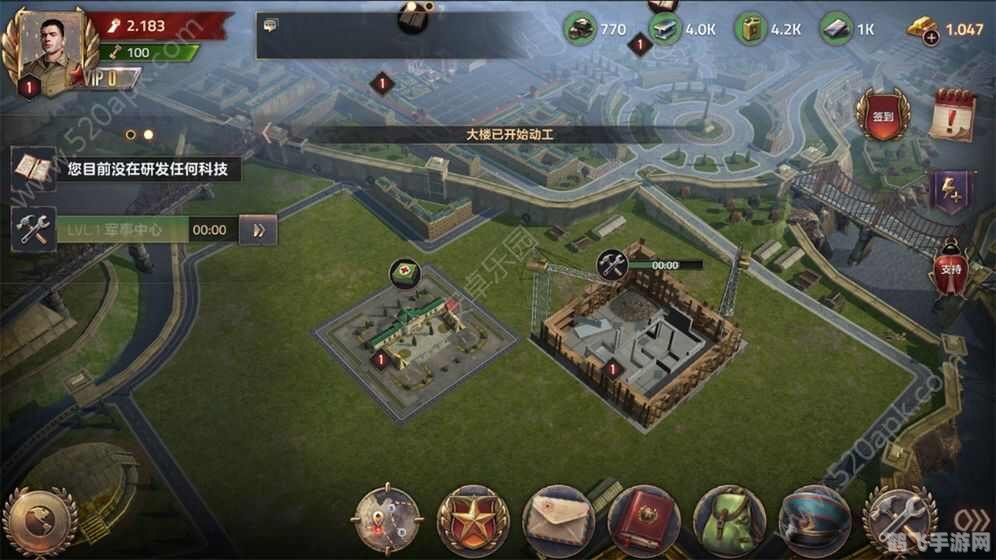Speed up construction with the double-arrow button
996x560 pixels.
(259, 230)
